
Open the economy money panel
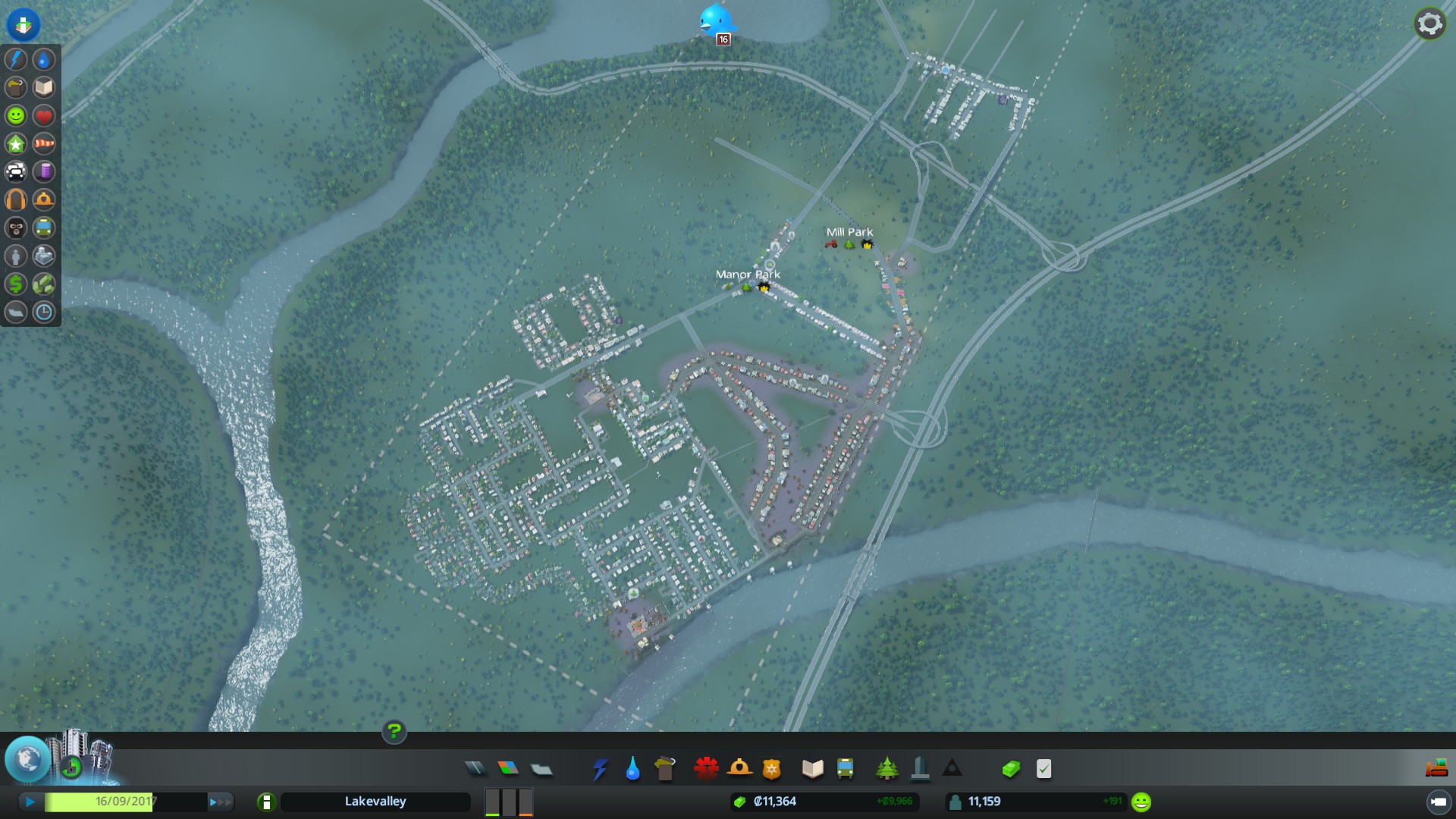pos(1010,769)
